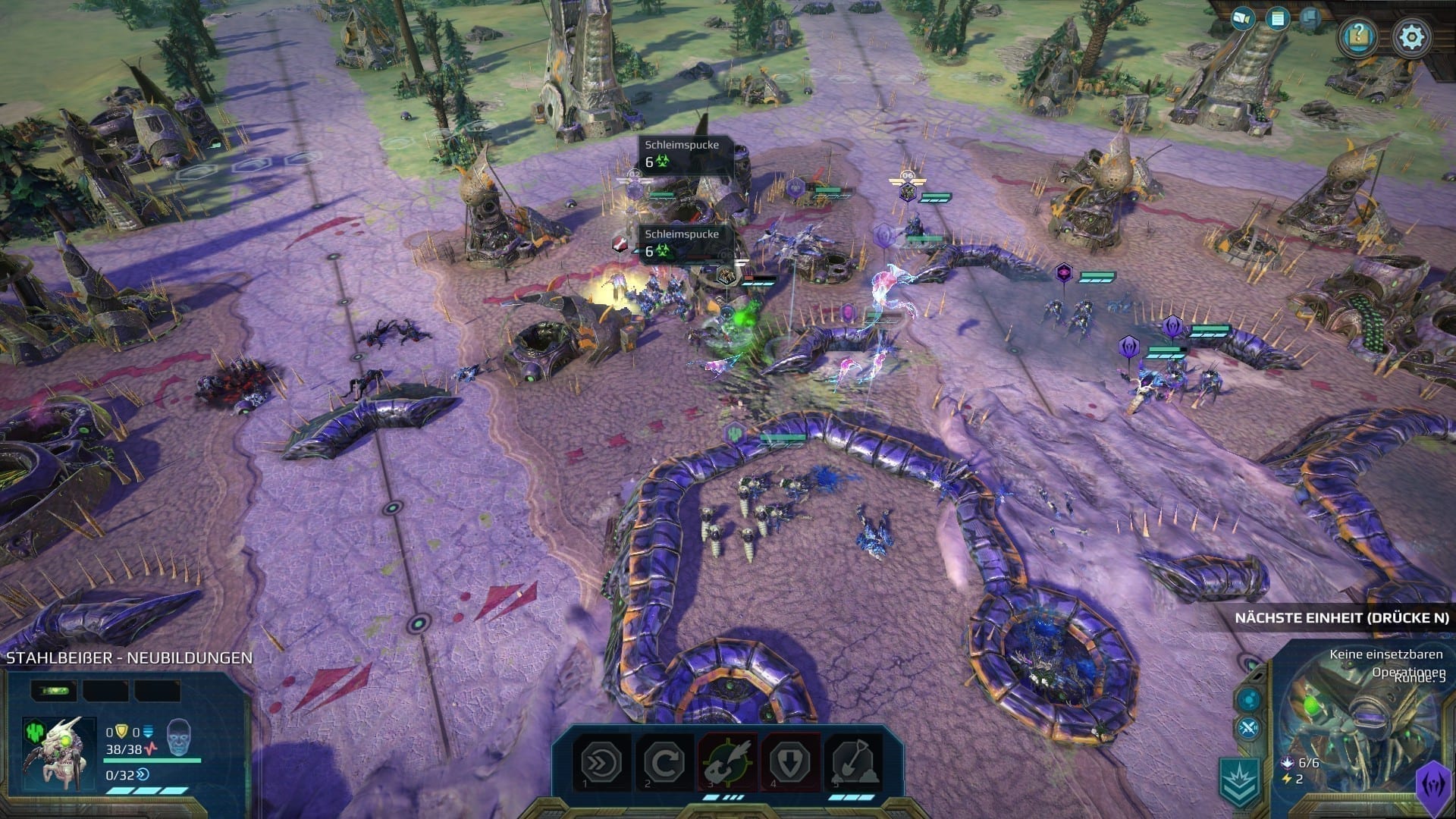Open the help question mark book
The width and height of the screenshot is (1456, 819).
click(1357, 36)
